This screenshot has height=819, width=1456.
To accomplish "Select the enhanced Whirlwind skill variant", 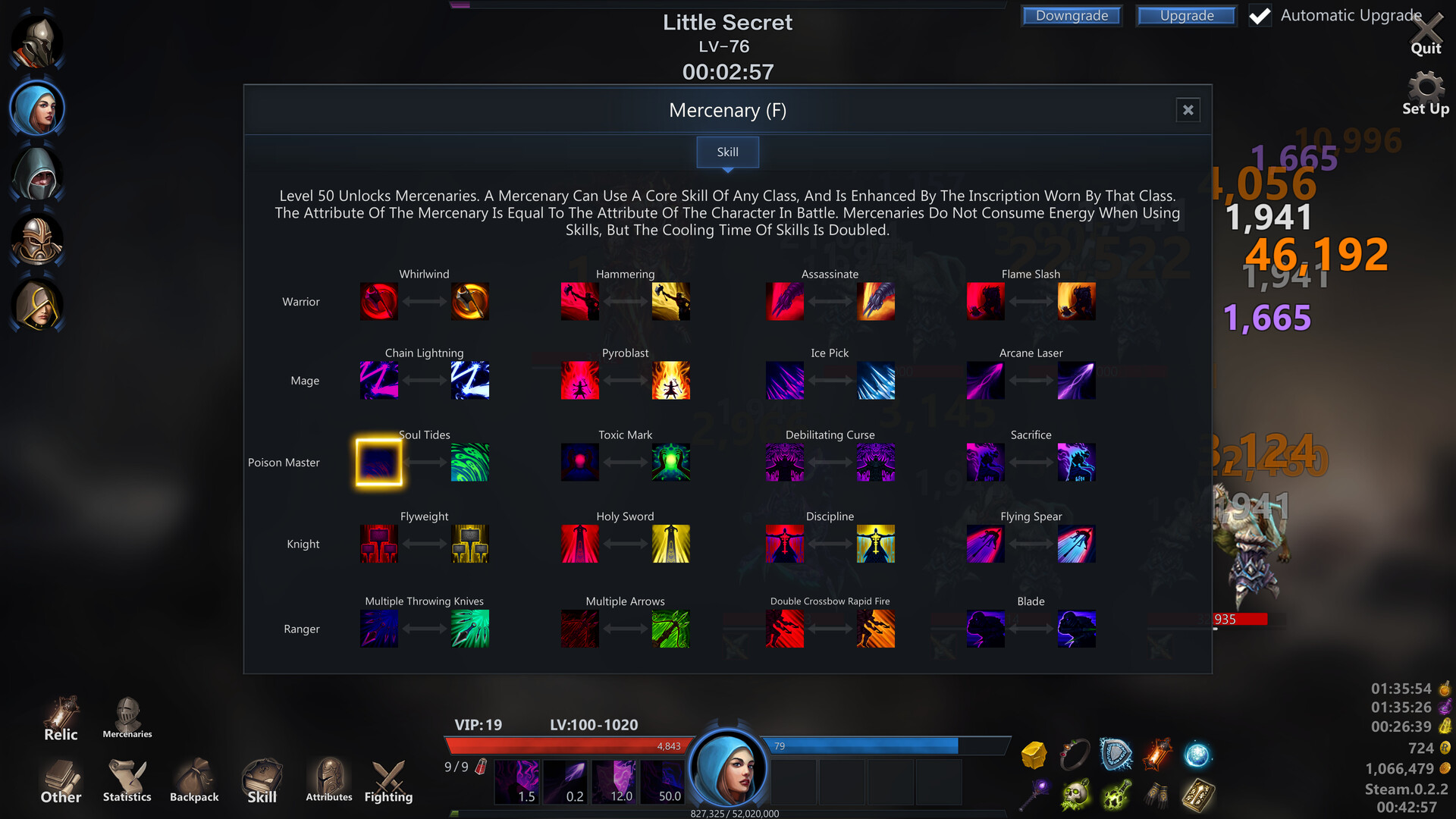I will pyautogui.click(x=469, y=301).
